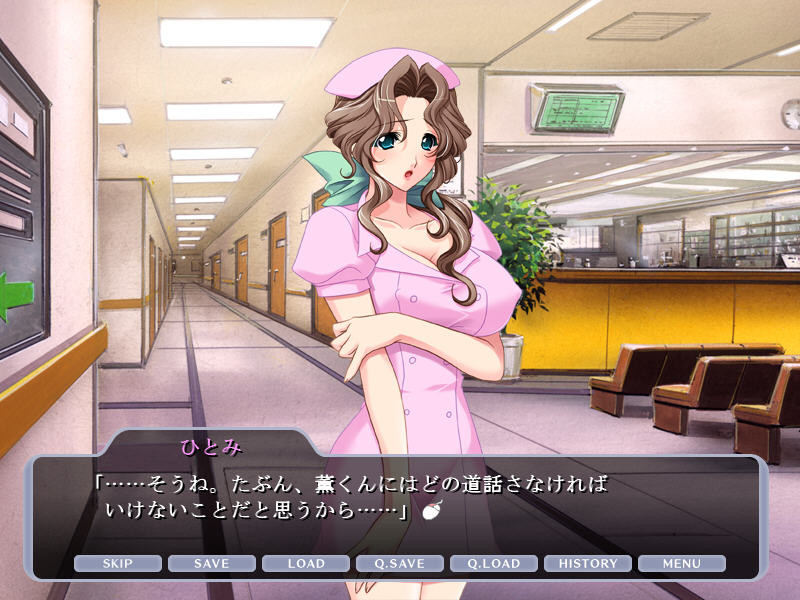Viewport: 800px width, 600px height.
Task: Open the LOAD screen
Action: coord(305,563)
